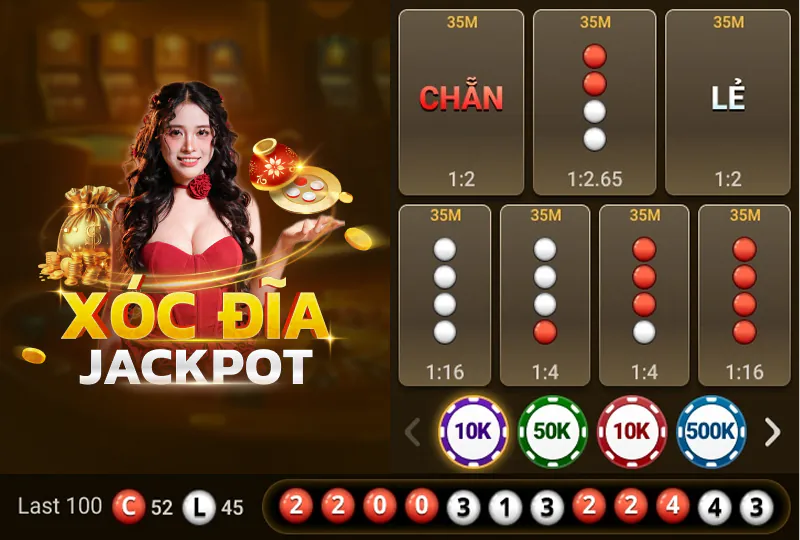Image resolution: width=800 pixels, height=540 pixels.
Task: Place a bet on LẺ
Action: (728, 102)
